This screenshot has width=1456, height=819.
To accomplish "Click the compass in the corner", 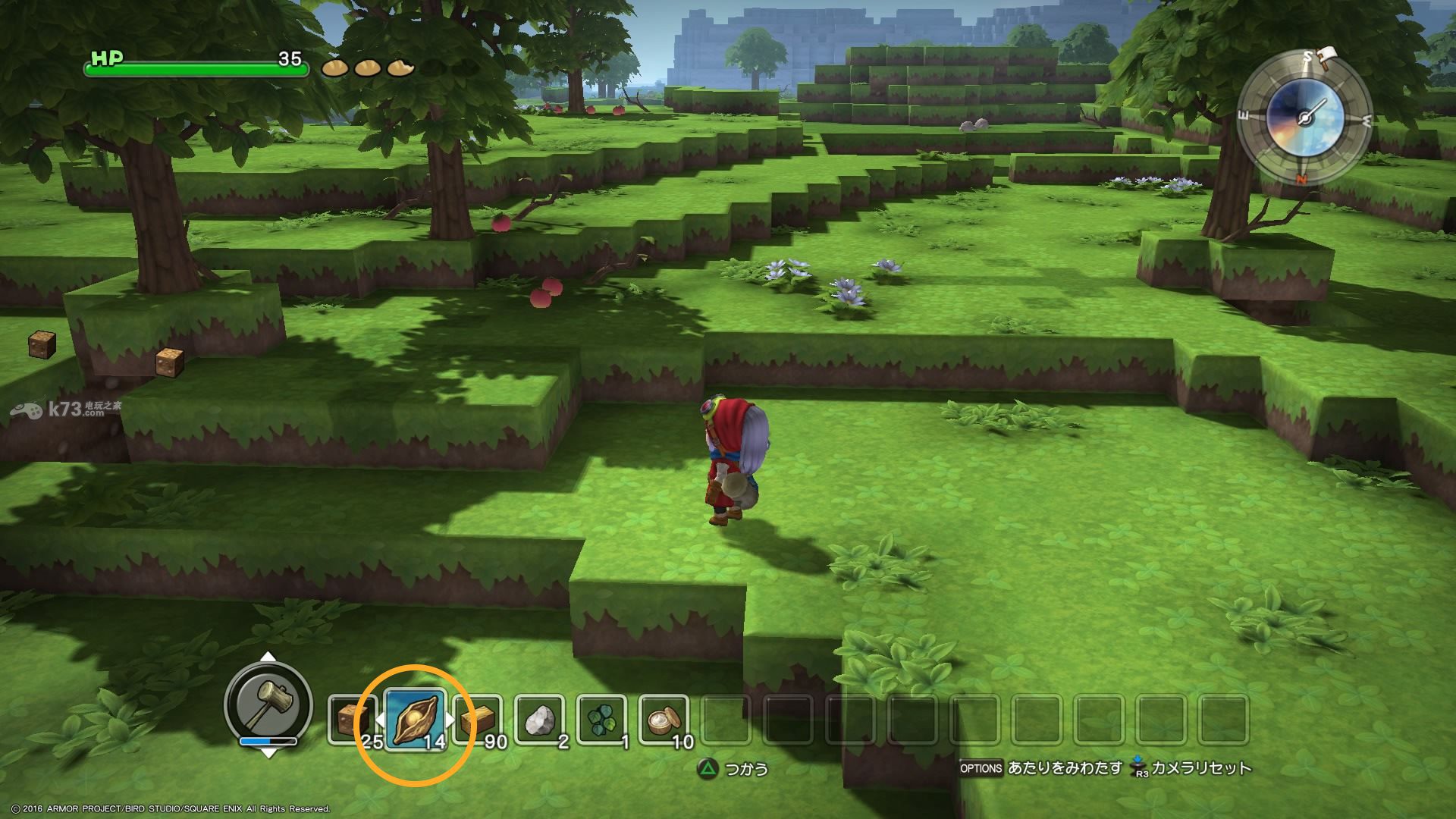I will [1304, 118].
